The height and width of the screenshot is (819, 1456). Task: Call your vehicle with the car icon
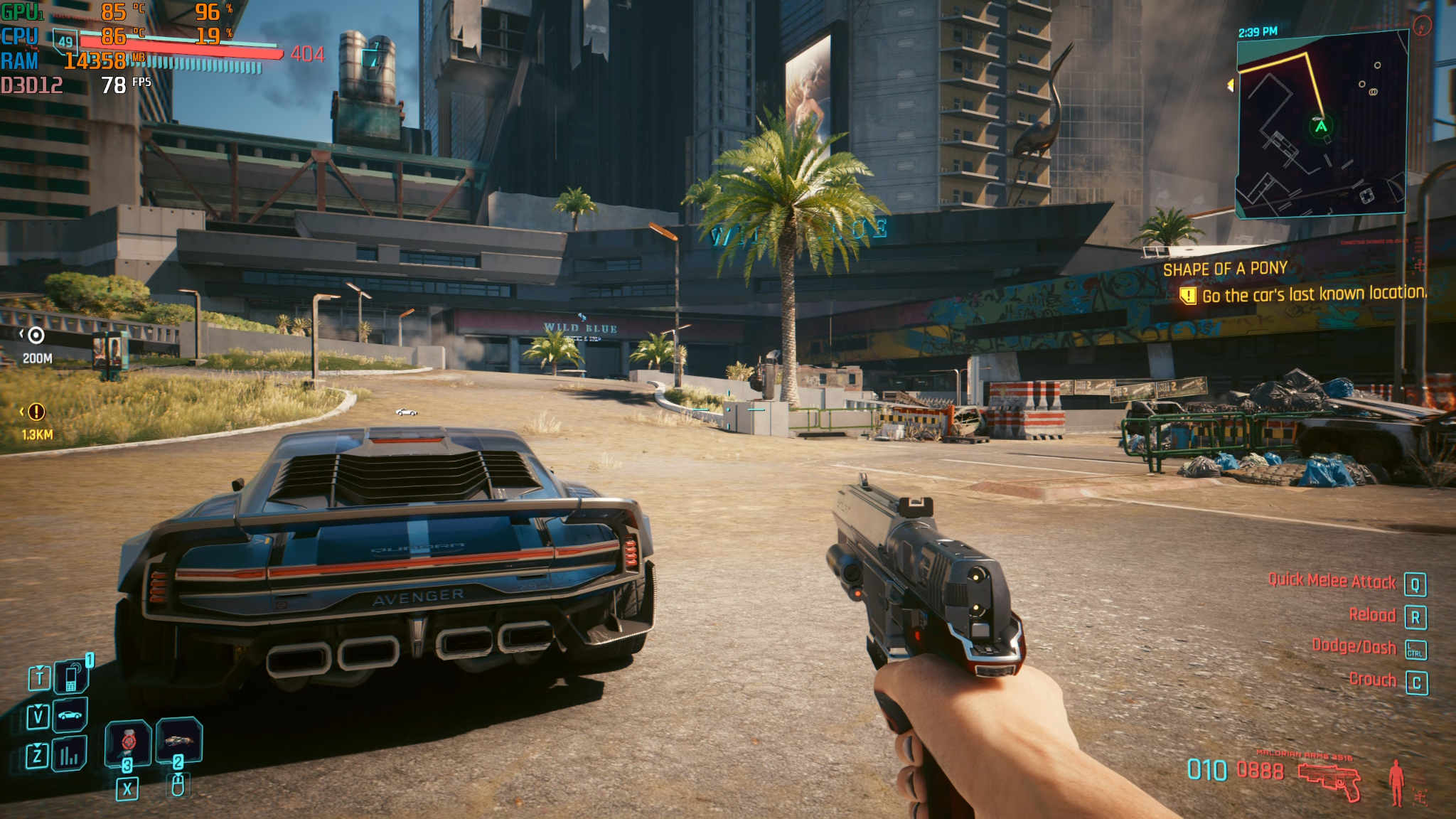click(70, 714)
